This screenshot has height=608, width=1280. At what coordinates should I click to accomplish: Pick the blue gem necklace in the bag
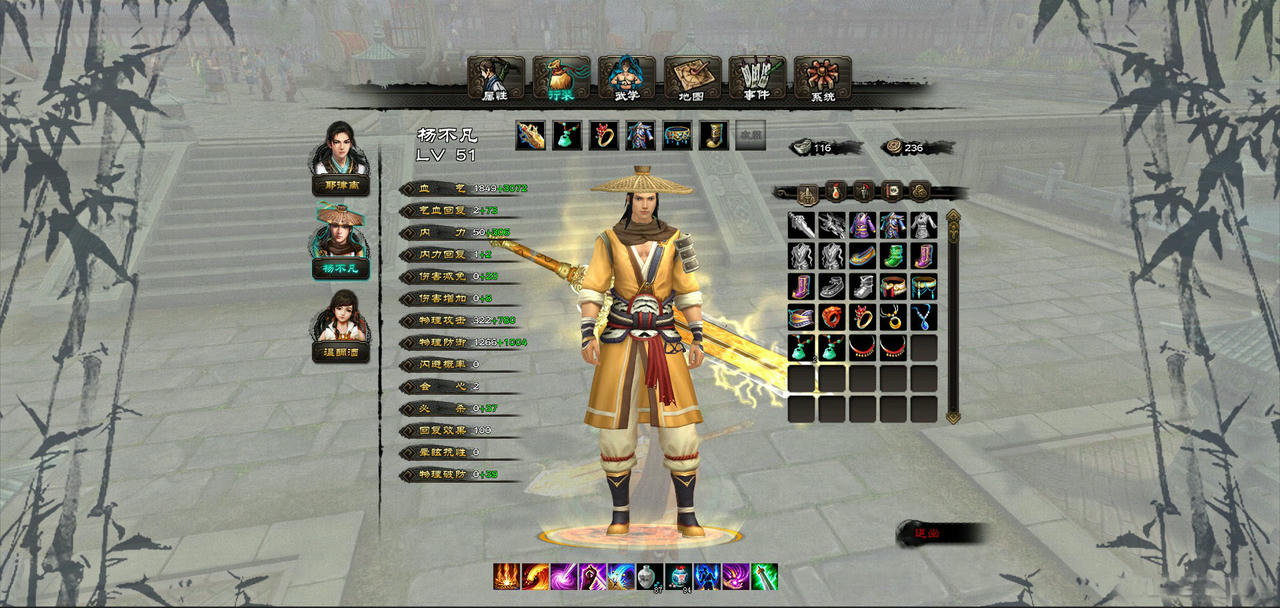[923, 317]
